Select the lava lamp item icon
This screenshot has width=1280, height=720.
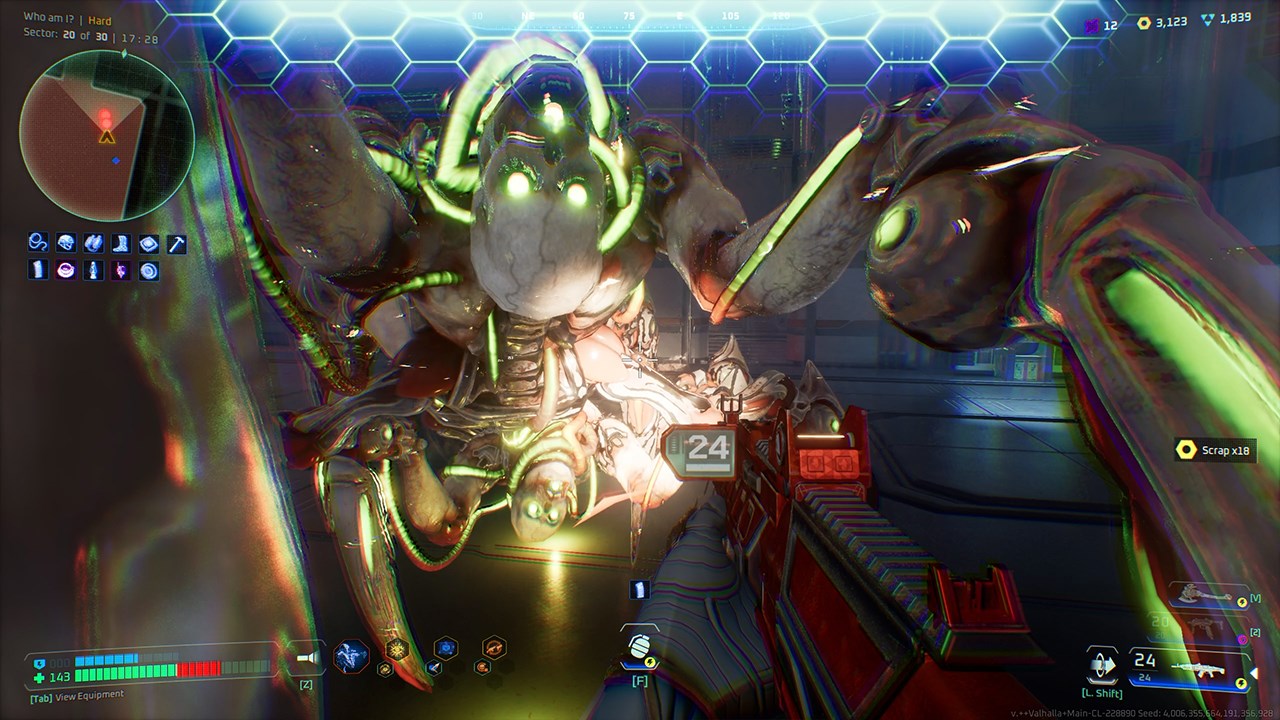(x=93, y=270)
